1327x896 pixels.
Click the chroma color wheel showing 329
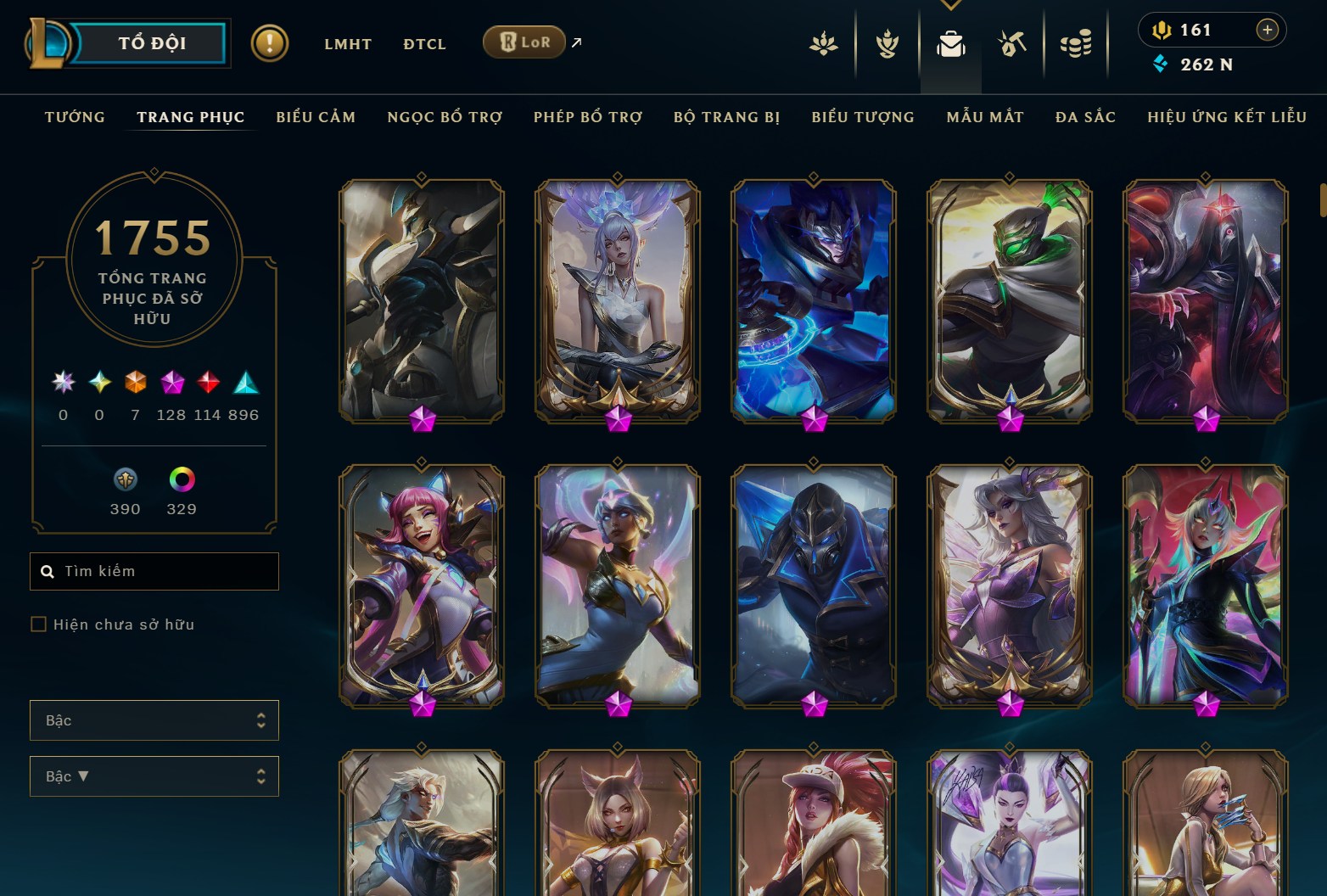tap(181, 480)
